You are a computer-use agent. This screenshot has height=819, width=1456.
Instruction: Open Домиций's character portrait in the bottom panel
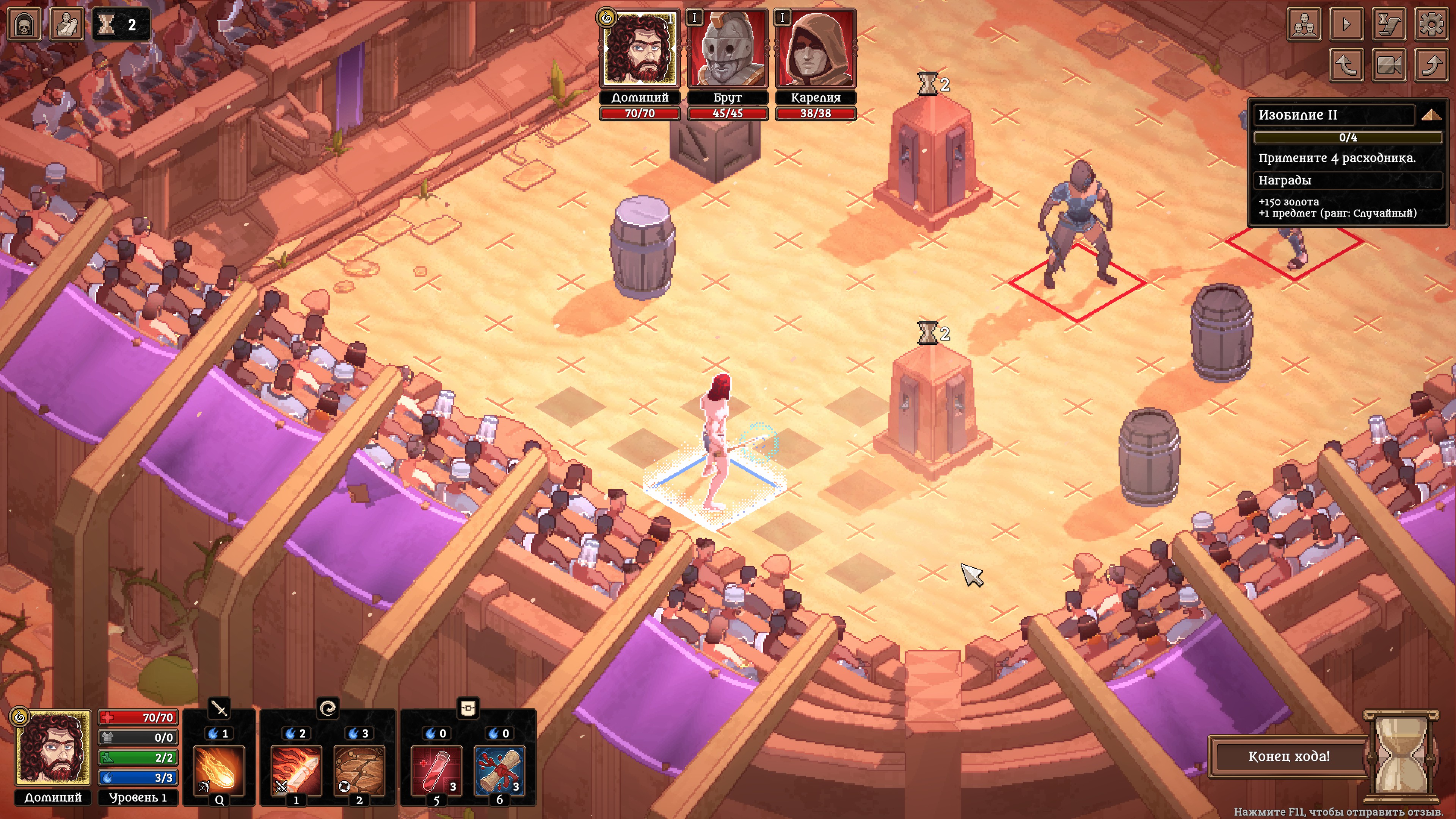click(x=53, y=747)
